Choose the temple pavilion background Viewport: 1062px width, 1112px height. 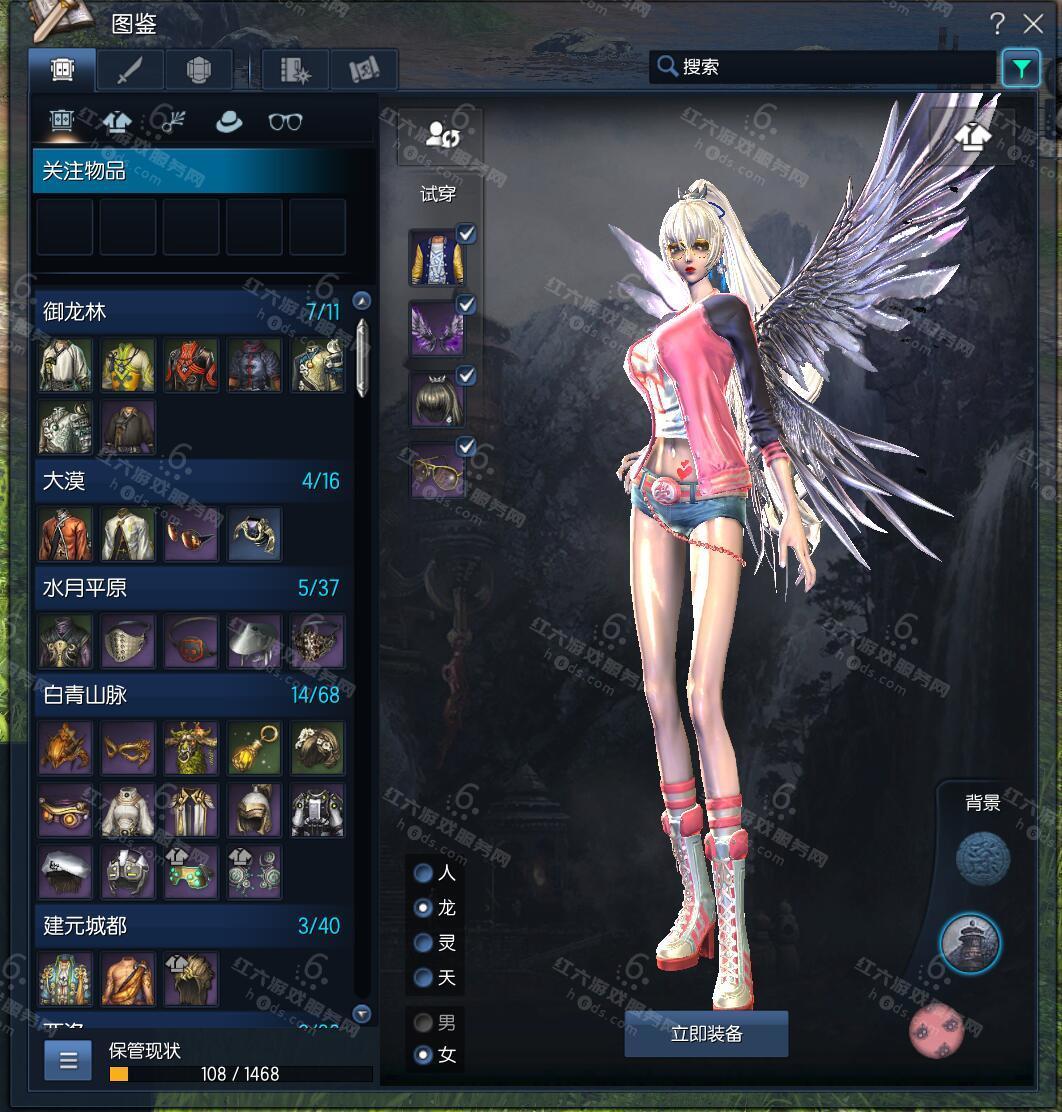(x=970, y=943)
